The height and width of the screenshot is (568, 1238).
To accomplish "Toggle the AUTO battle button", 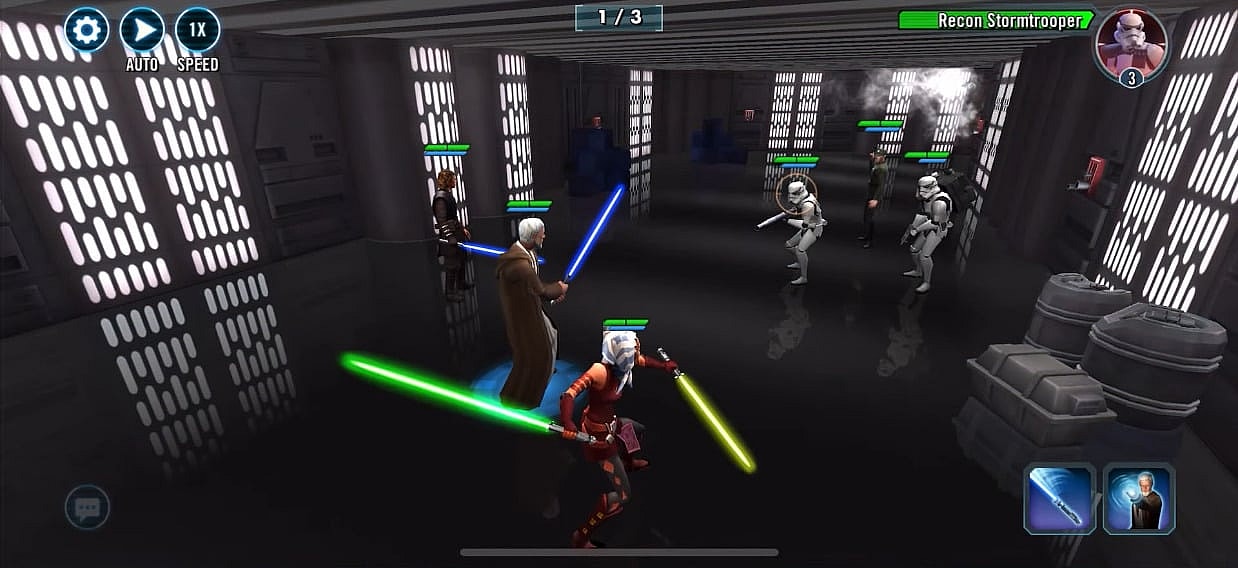I will coord(142,31).
